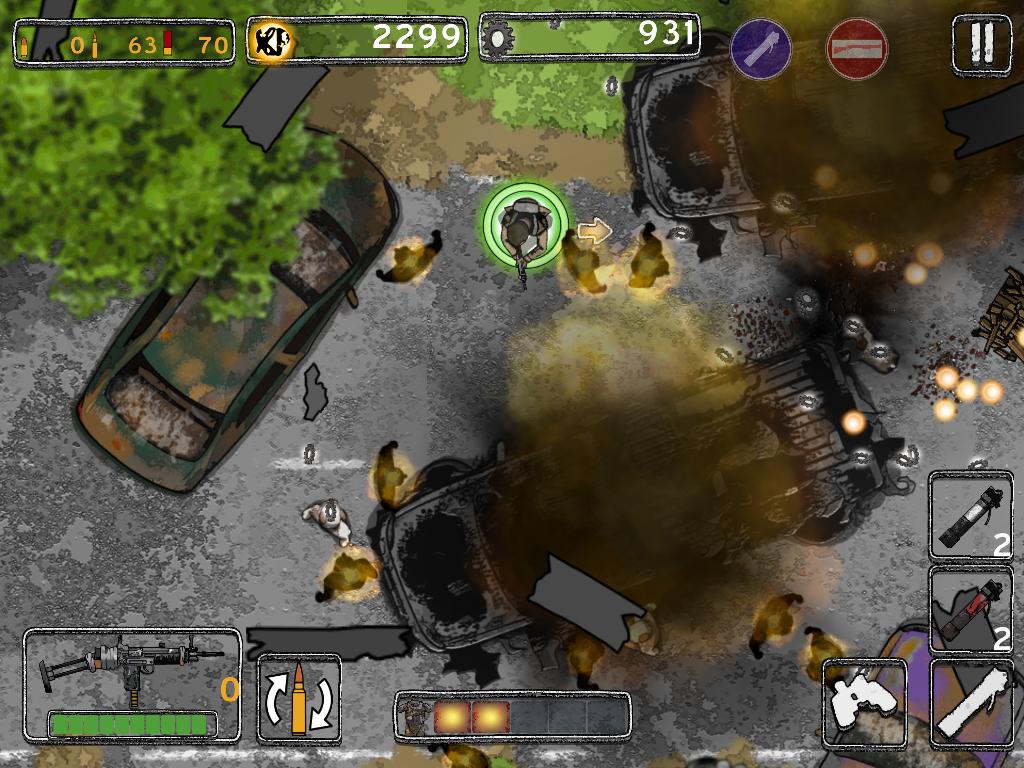Screen dimensions: 1024x768
Task: Select the machine gun weapon panel
Action: 132,684
